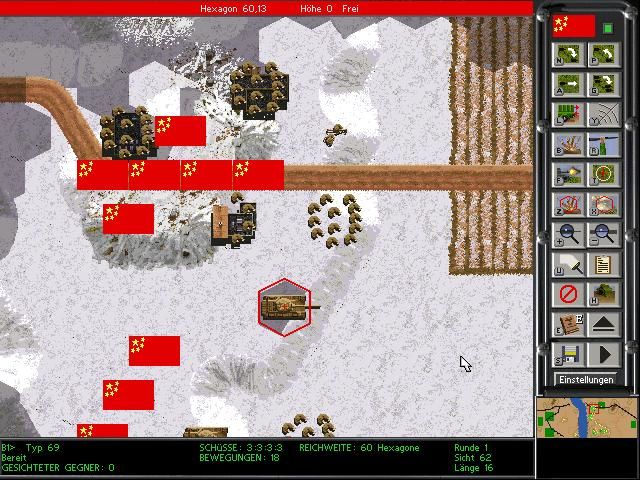Click the zoom-out magnifier button
640x480 pixels.
(602, 236)
